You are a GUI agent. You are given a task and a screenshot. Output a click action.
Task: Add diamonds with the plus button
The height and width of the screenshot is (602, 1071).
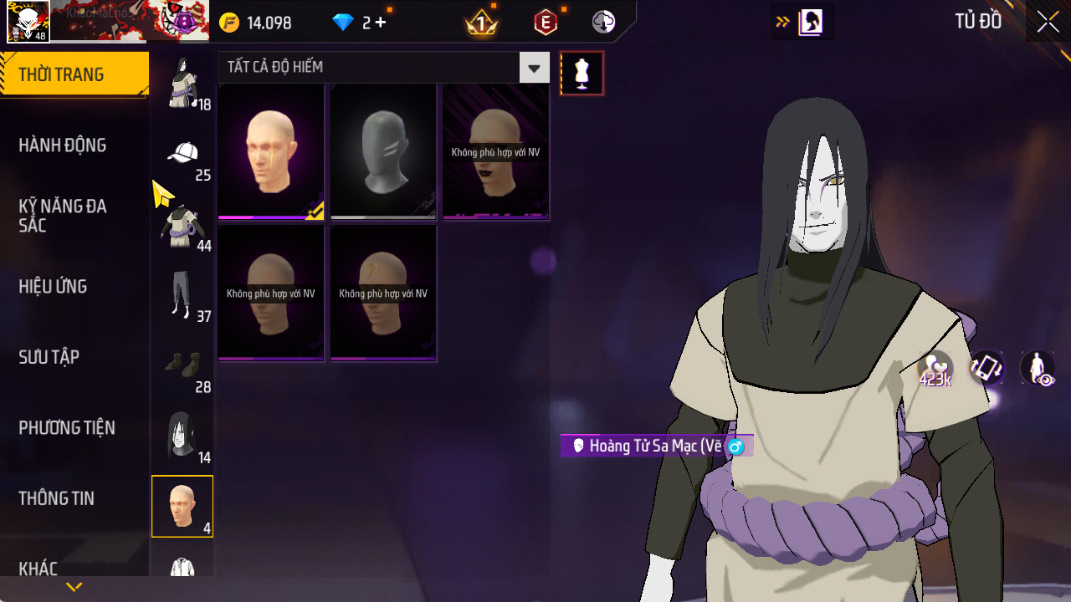click(x=380, y=22)
